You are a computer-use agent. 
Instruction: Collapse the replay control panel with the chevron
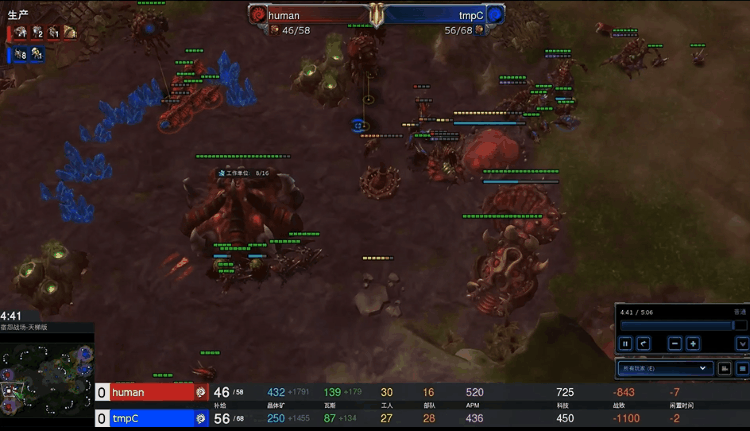[x=742, y=344]
